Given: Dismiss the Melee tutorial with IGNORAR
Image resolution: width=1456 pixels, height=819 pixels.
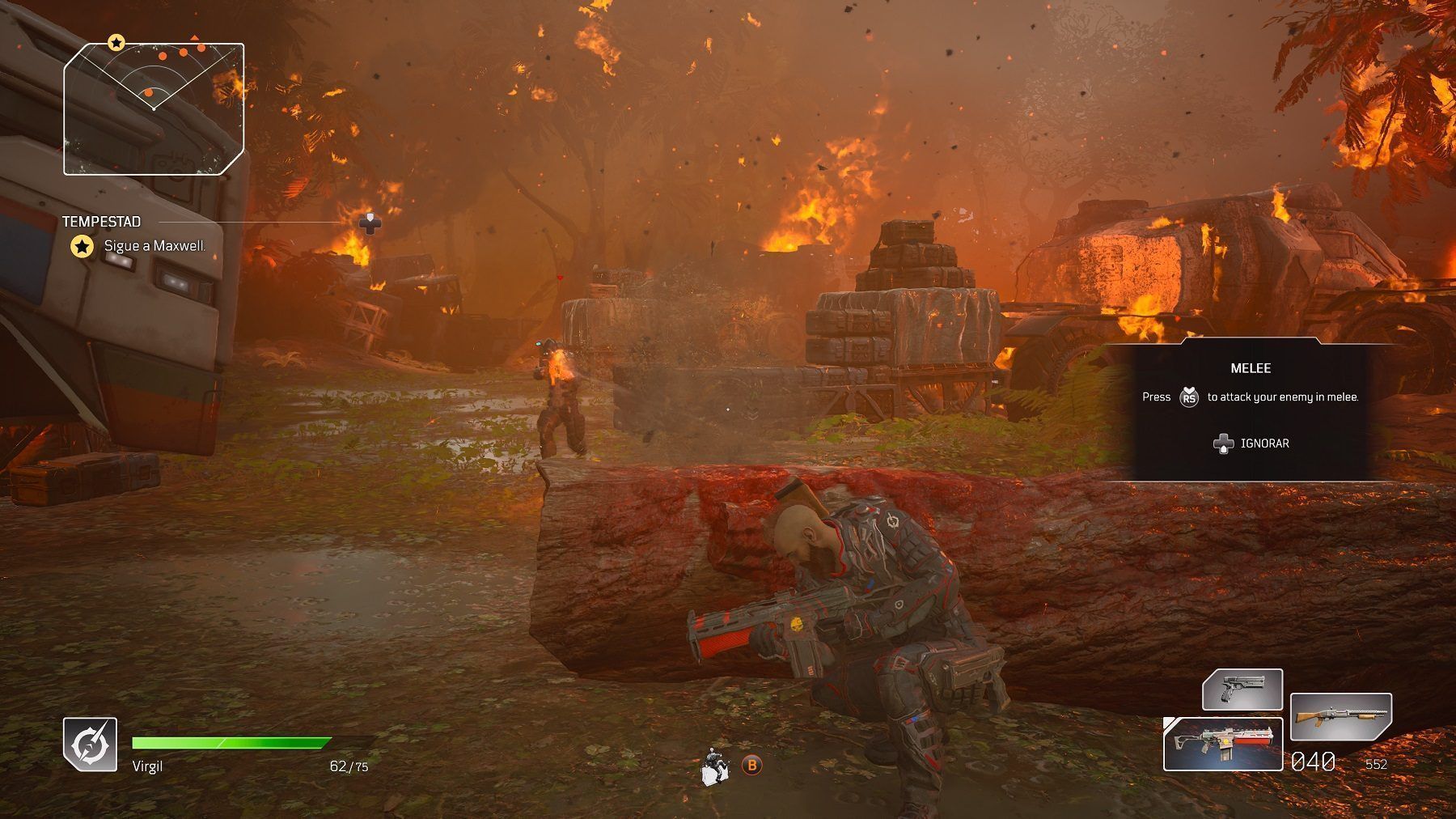Looking at the screenshot, I should click(1251, 443).
